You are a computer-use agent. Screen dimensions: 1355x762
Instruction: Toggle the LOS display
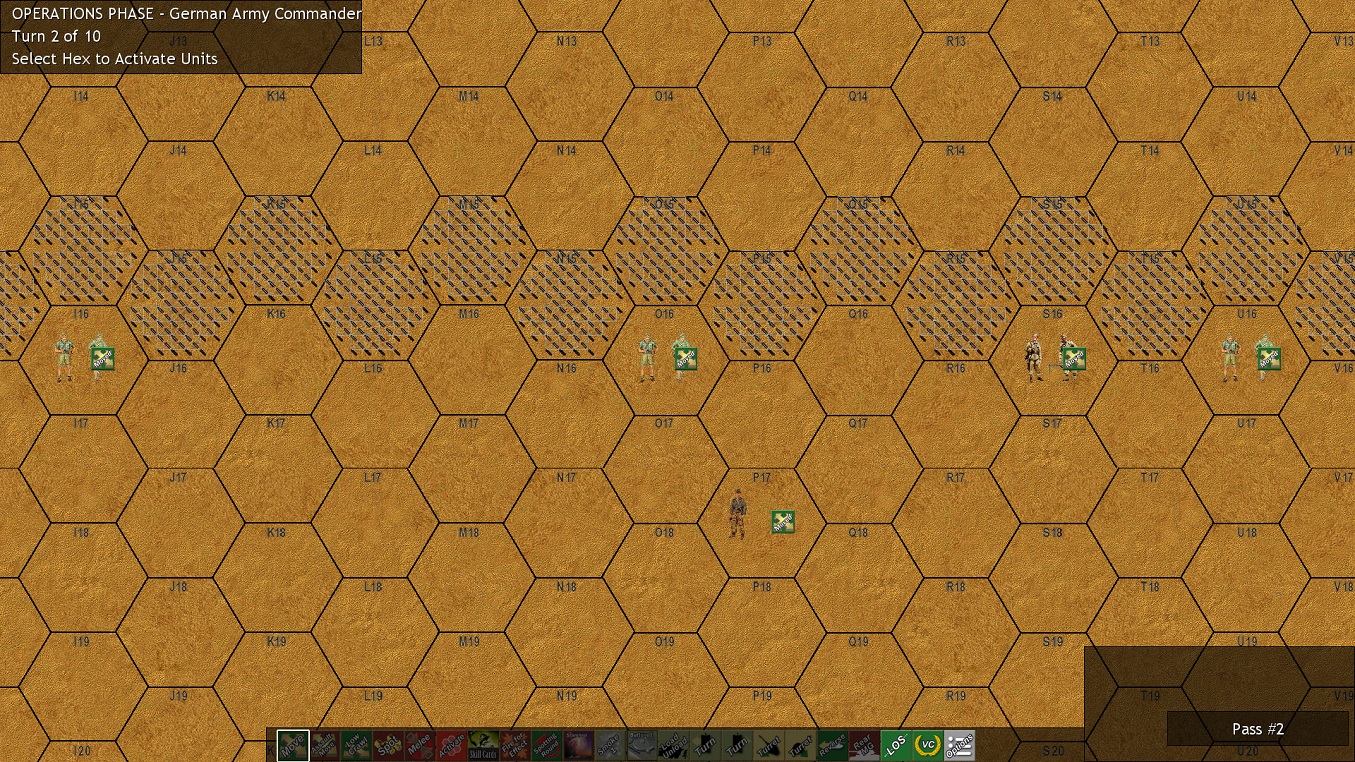coord(897,744)
